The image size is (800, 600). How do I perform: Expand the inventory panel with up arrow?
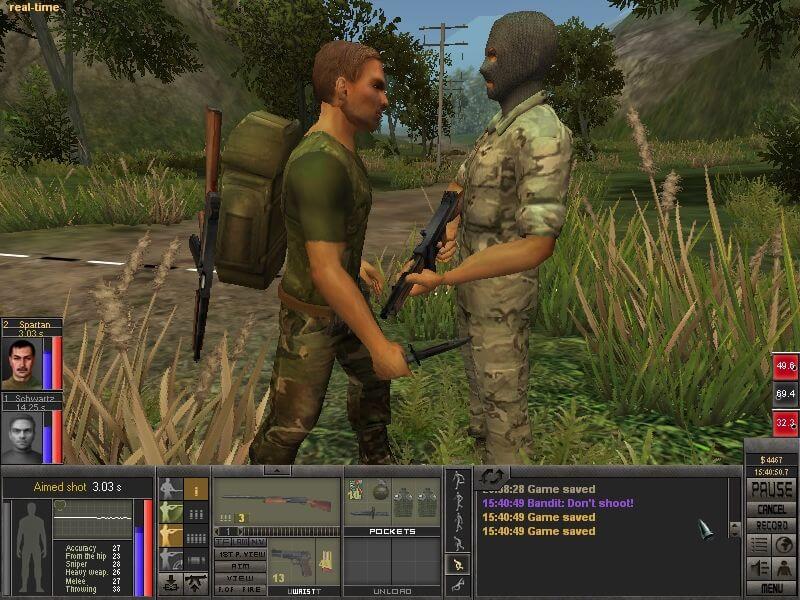[277, 470]
